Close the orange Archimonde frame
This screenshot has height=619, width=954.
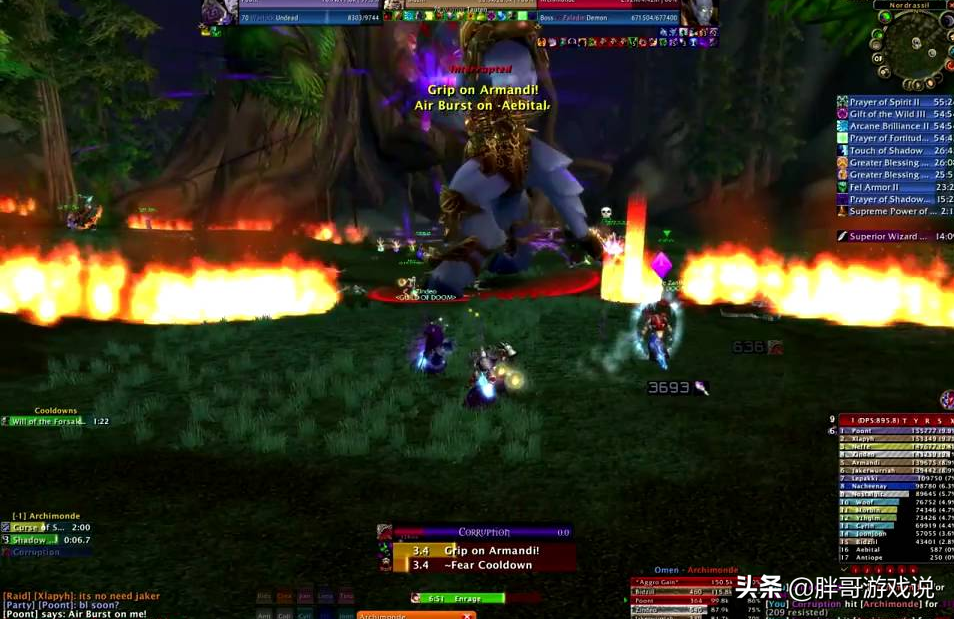468,615
